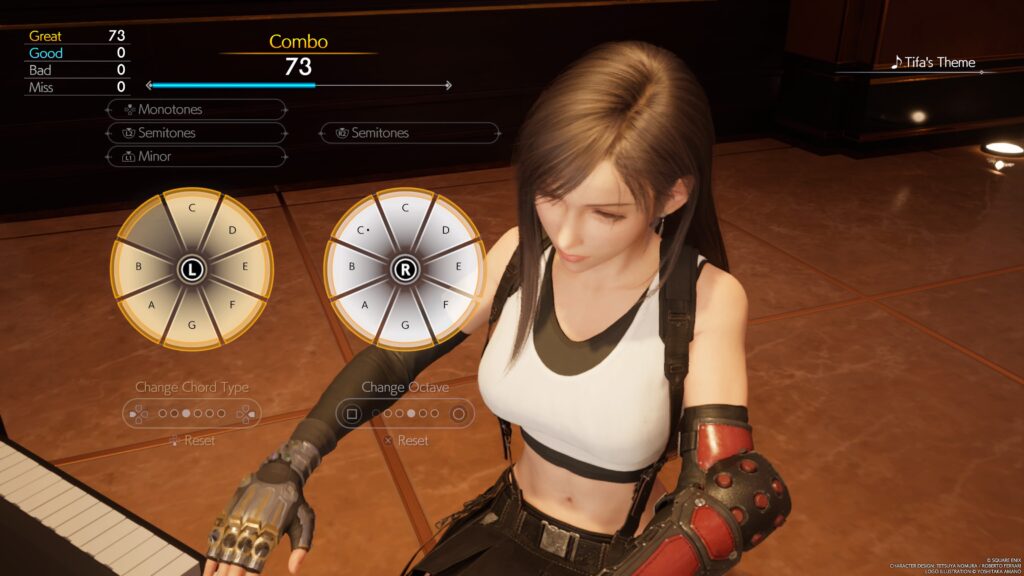Strike the A note on the left wheel
The height and width of the screenshot is (576, 1024).
[152, 305]
